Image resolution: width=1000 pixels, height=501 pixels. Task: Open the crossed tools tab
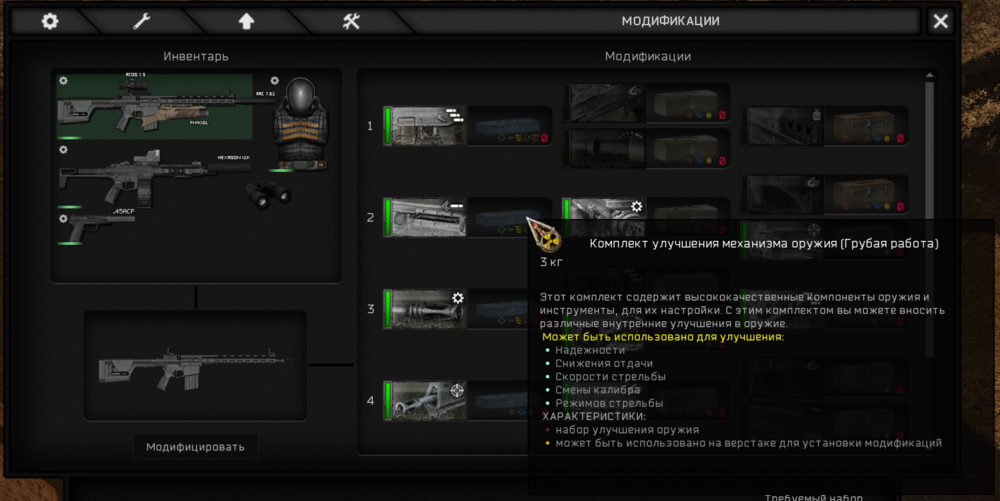coord(351,21)
